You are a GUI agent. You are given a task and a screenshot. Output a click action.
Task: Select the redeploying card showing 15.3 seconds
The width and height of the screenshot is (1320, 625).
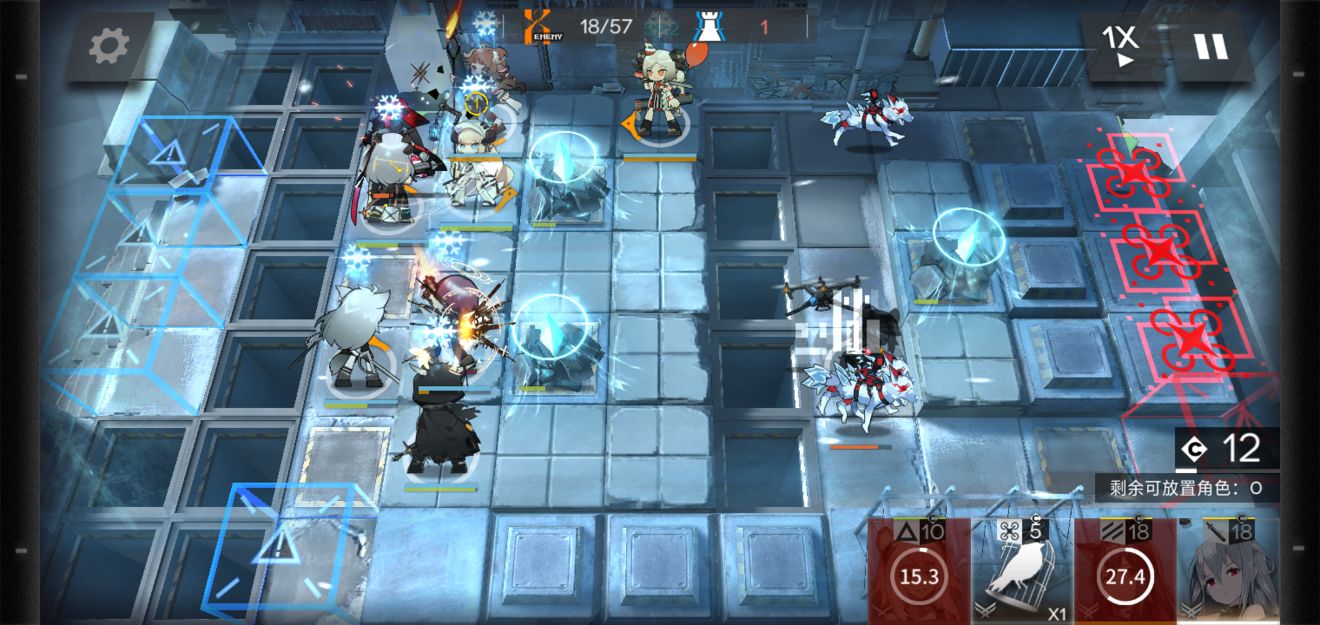click(919, 573)
